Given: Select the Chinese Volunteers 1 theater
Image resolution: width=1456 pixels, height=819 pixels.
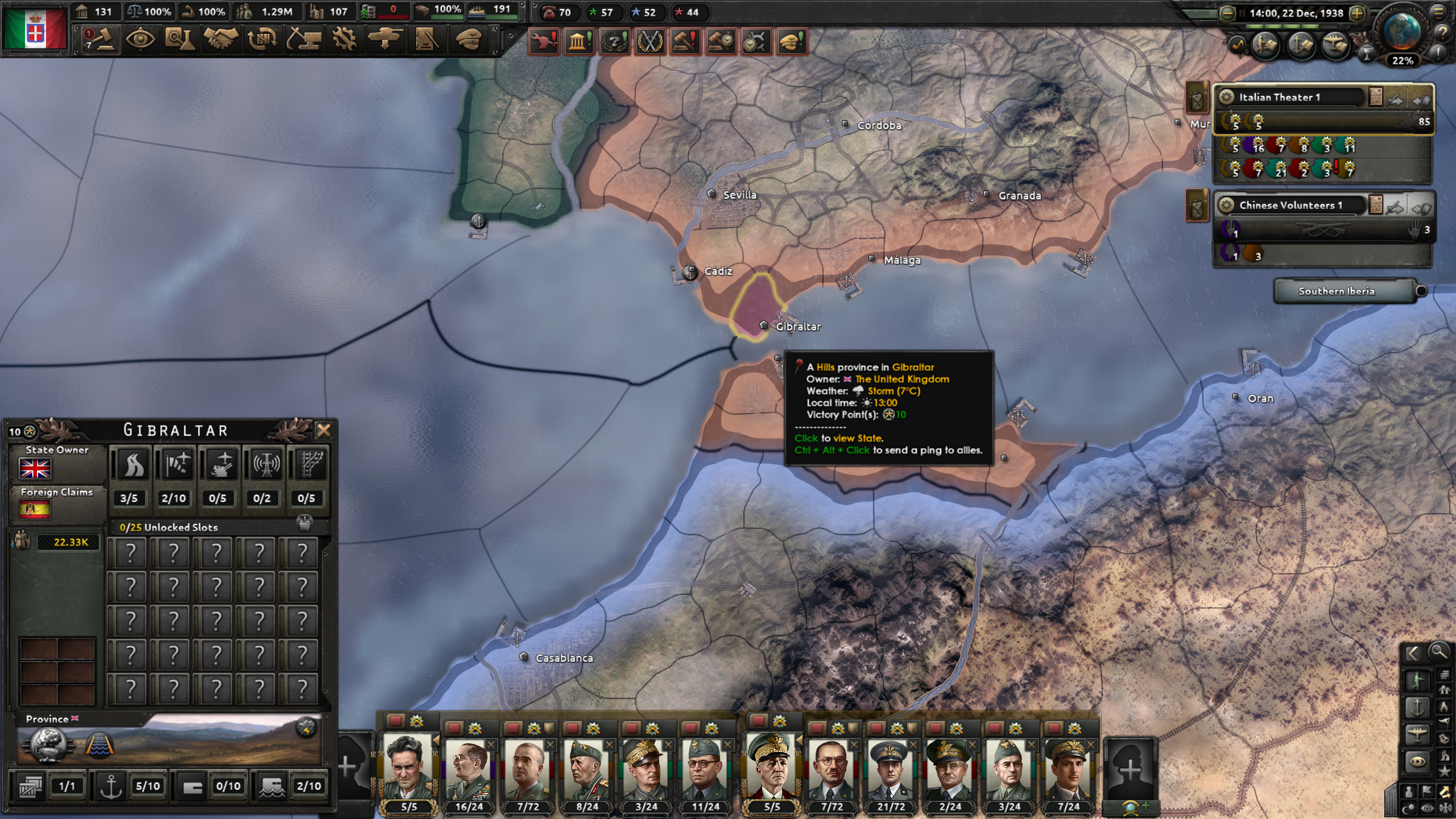Looking at the screenshot, I should click(1290, 205).
